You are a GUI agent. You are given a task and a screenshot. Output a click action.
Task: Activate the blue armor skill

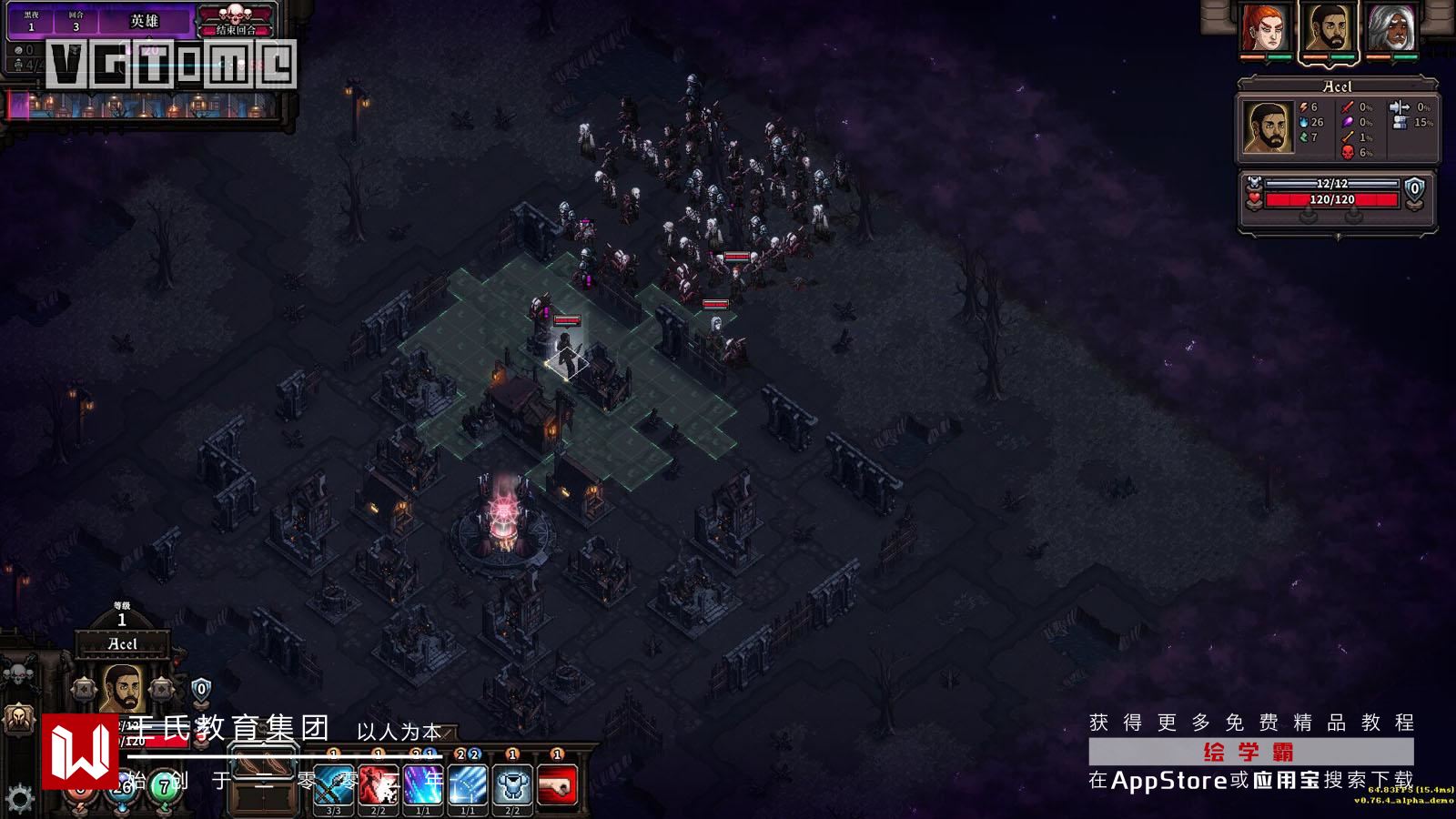click(512, 784)
